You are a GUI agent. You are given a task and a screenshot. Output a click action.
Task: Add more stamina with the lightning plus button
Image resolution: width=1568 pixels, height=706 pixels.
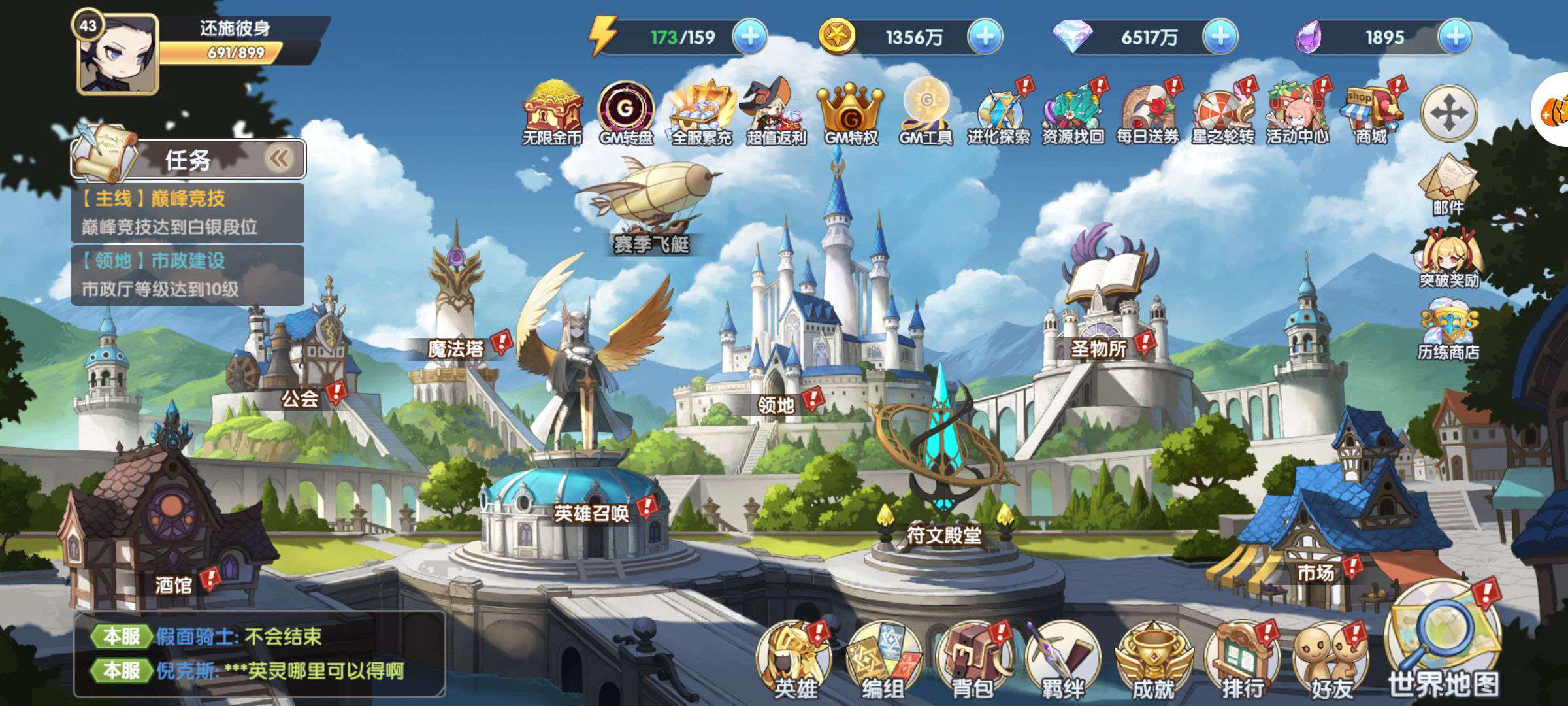click(749, 37)
